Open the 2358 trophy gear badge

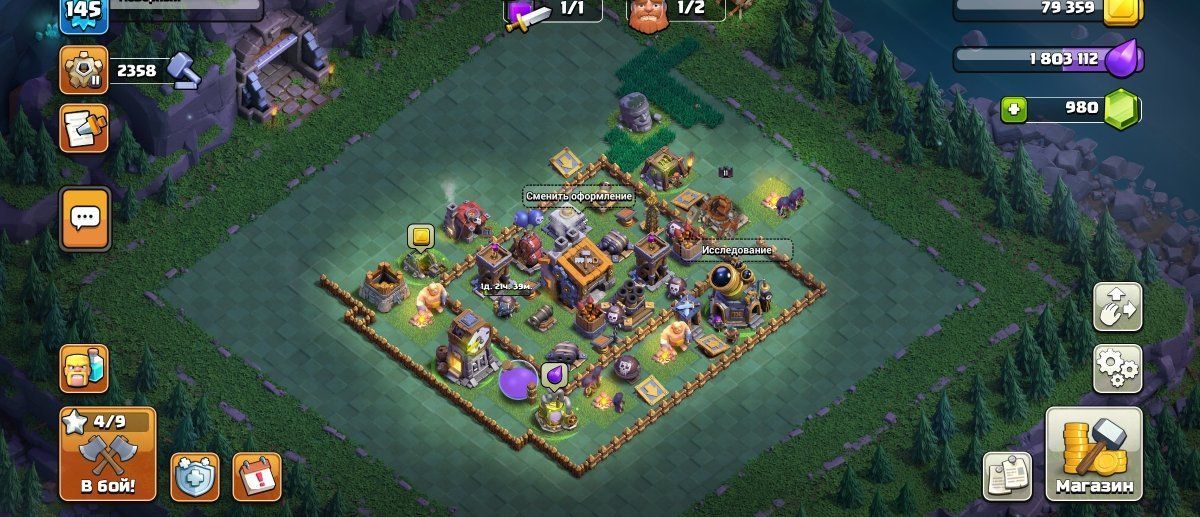(85, 70)
